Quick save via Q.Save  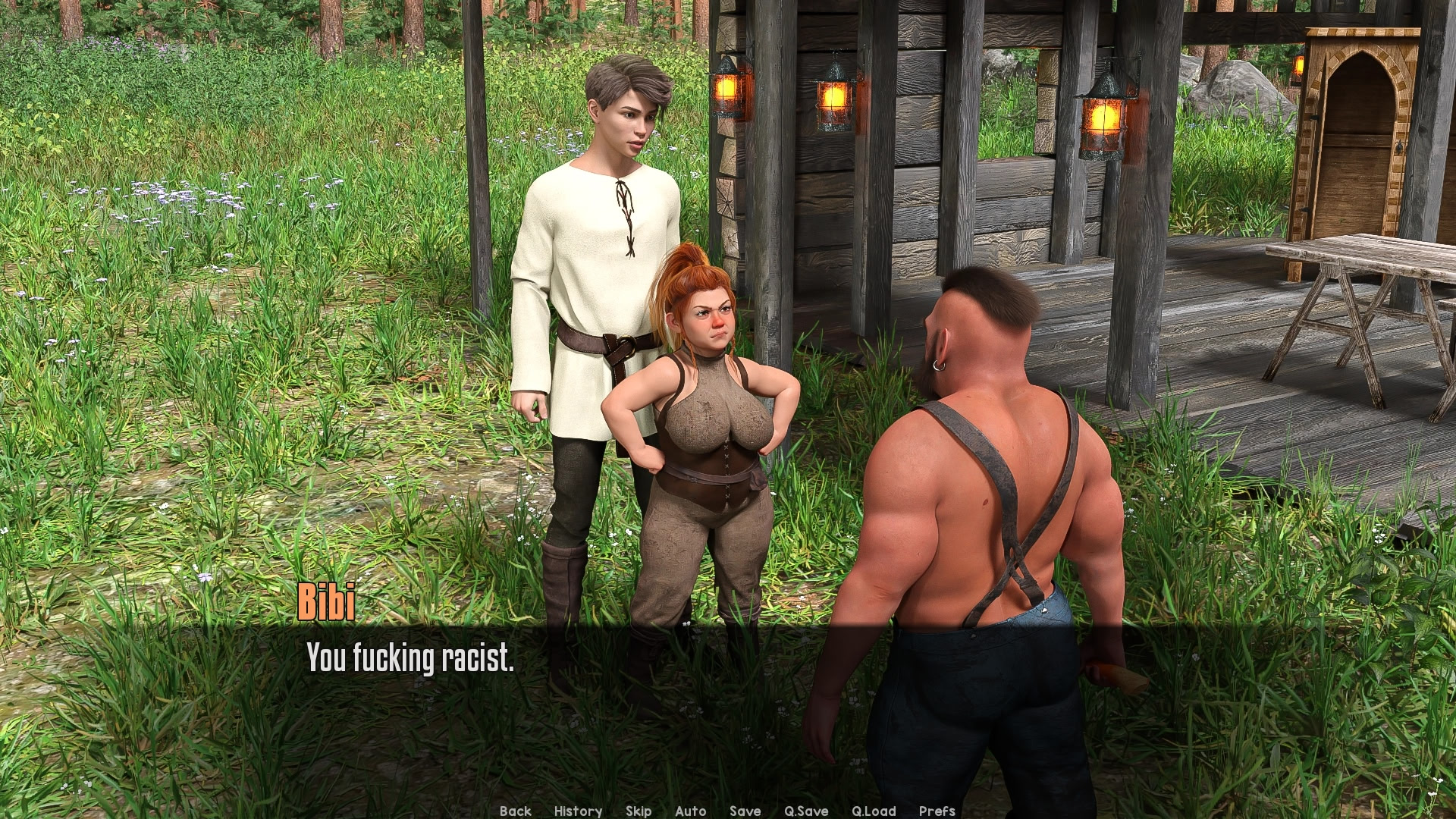point(807,811)
